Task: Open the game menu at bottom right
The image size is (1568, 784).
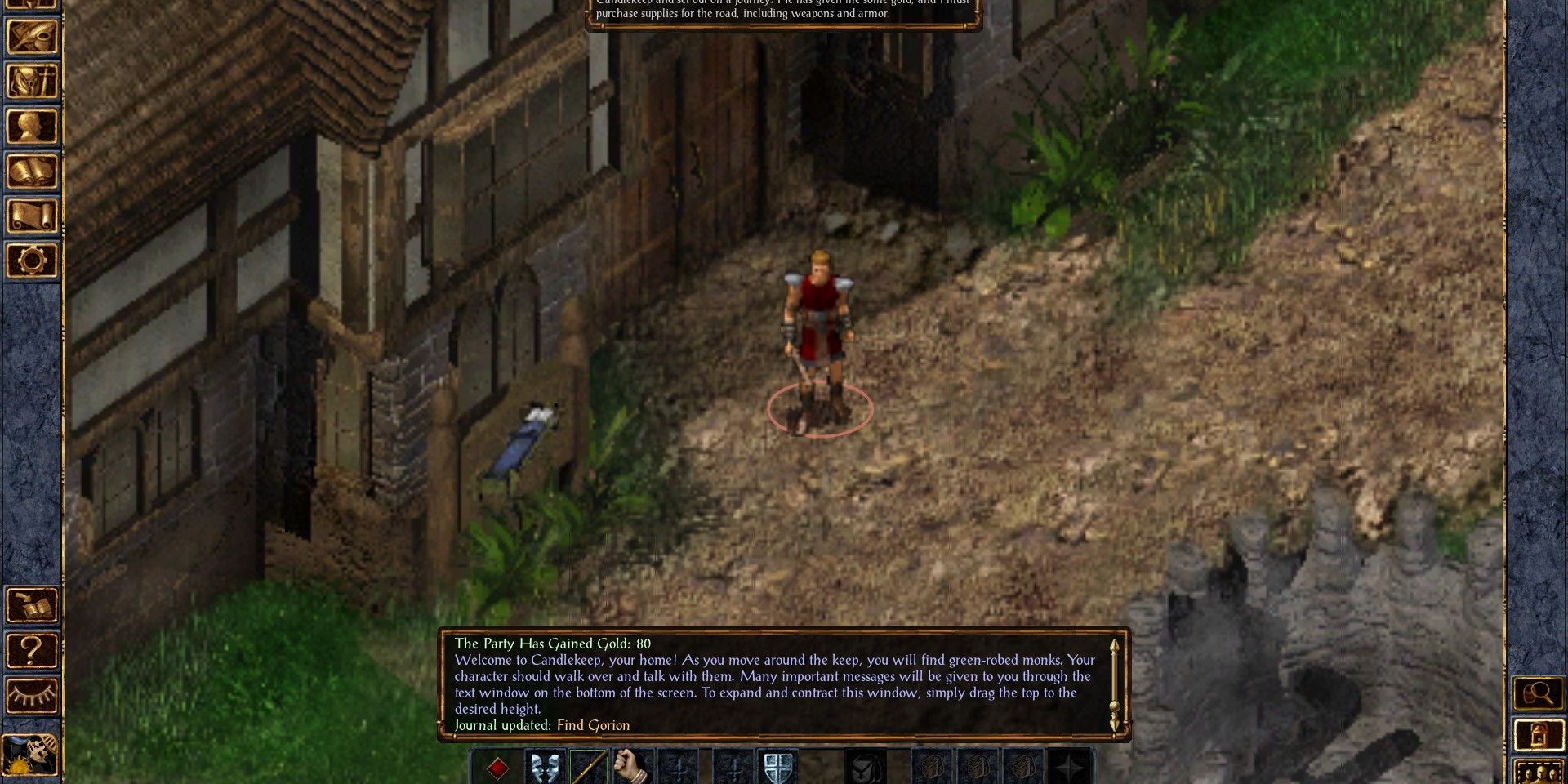Action: 1539,735
